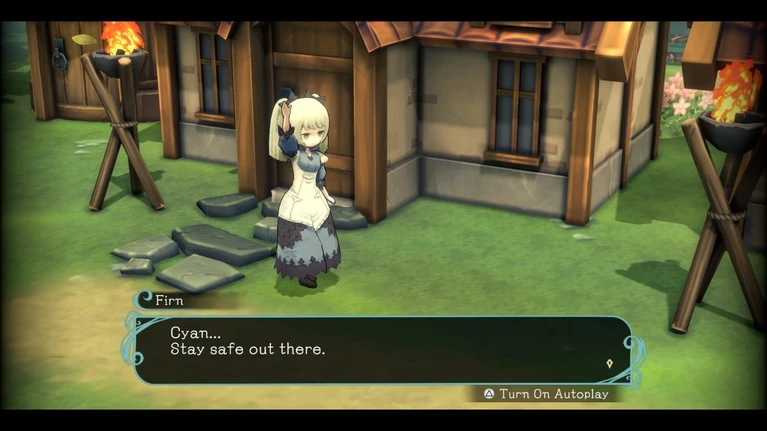Turn on dialogue Autoplay

[x=546, y=394]
